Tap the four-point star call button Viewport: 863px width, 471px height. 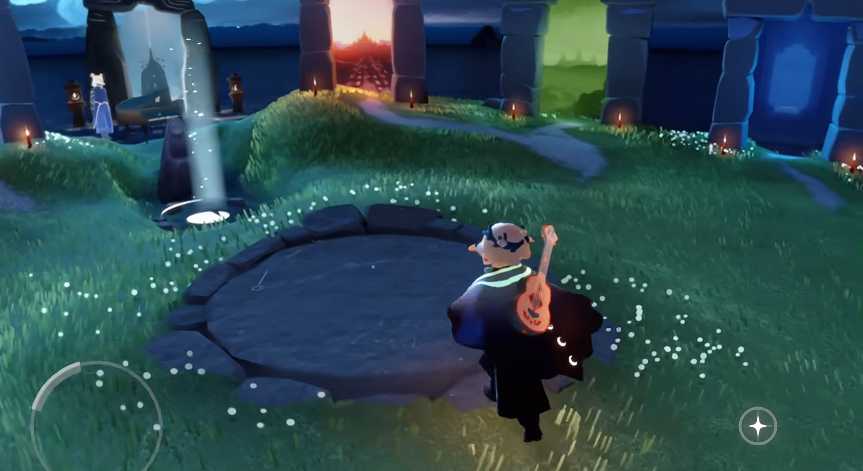[x=757, y=426]
